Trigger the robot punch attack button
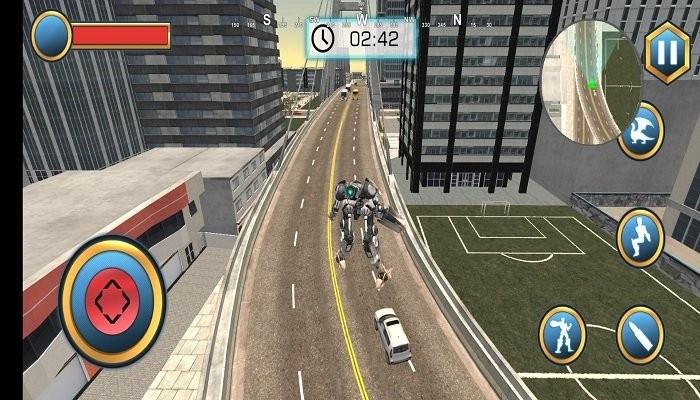The image size is (700, 400). click(x=563, y=334)
